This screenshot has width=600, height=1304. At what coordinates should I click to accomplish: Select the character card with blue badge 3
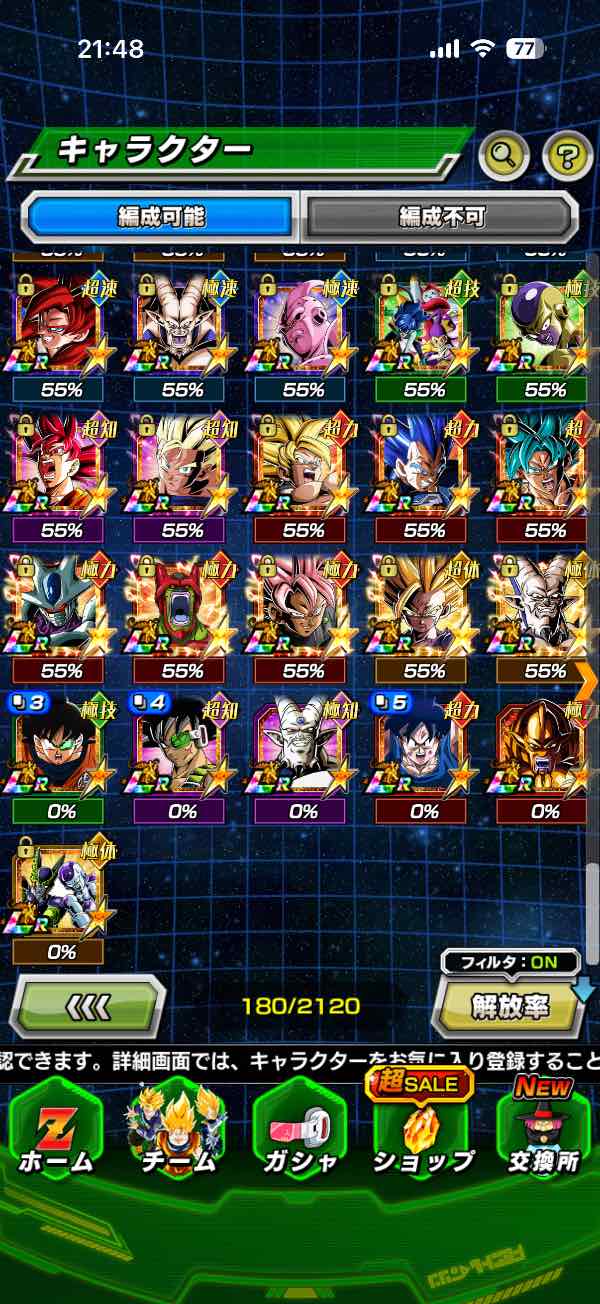click(62, 747)
